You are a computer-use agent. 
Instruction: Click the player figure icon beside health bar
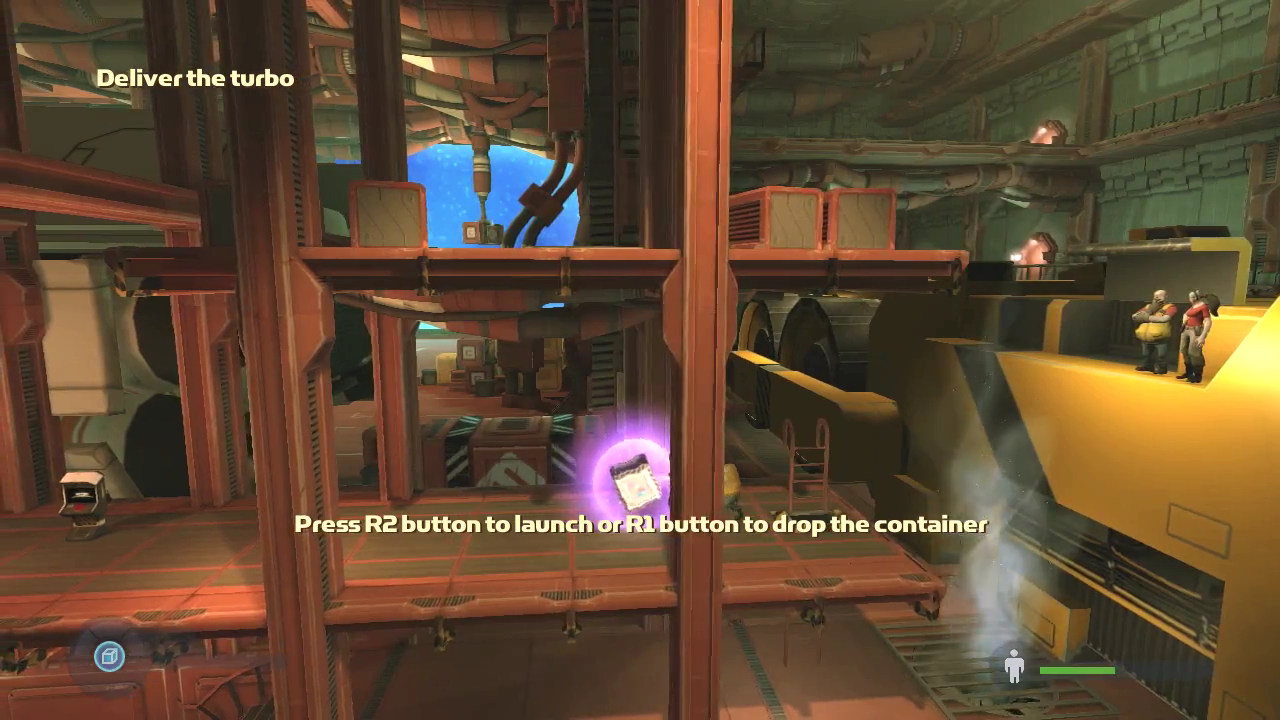coord(1014,667)
